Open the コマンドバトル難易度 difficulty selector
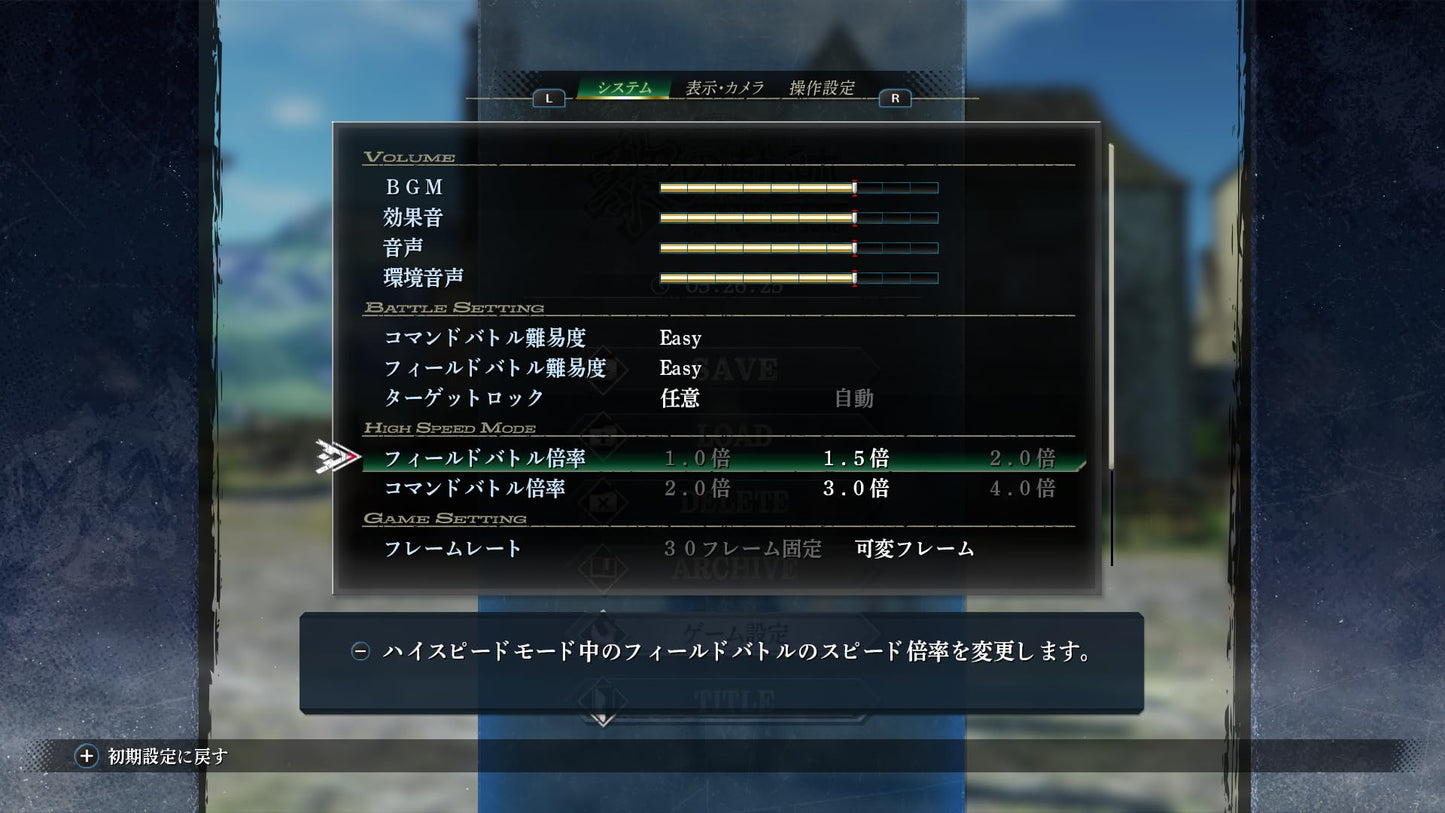Viewport: 1445px width, 813px height. pos(679,337)
